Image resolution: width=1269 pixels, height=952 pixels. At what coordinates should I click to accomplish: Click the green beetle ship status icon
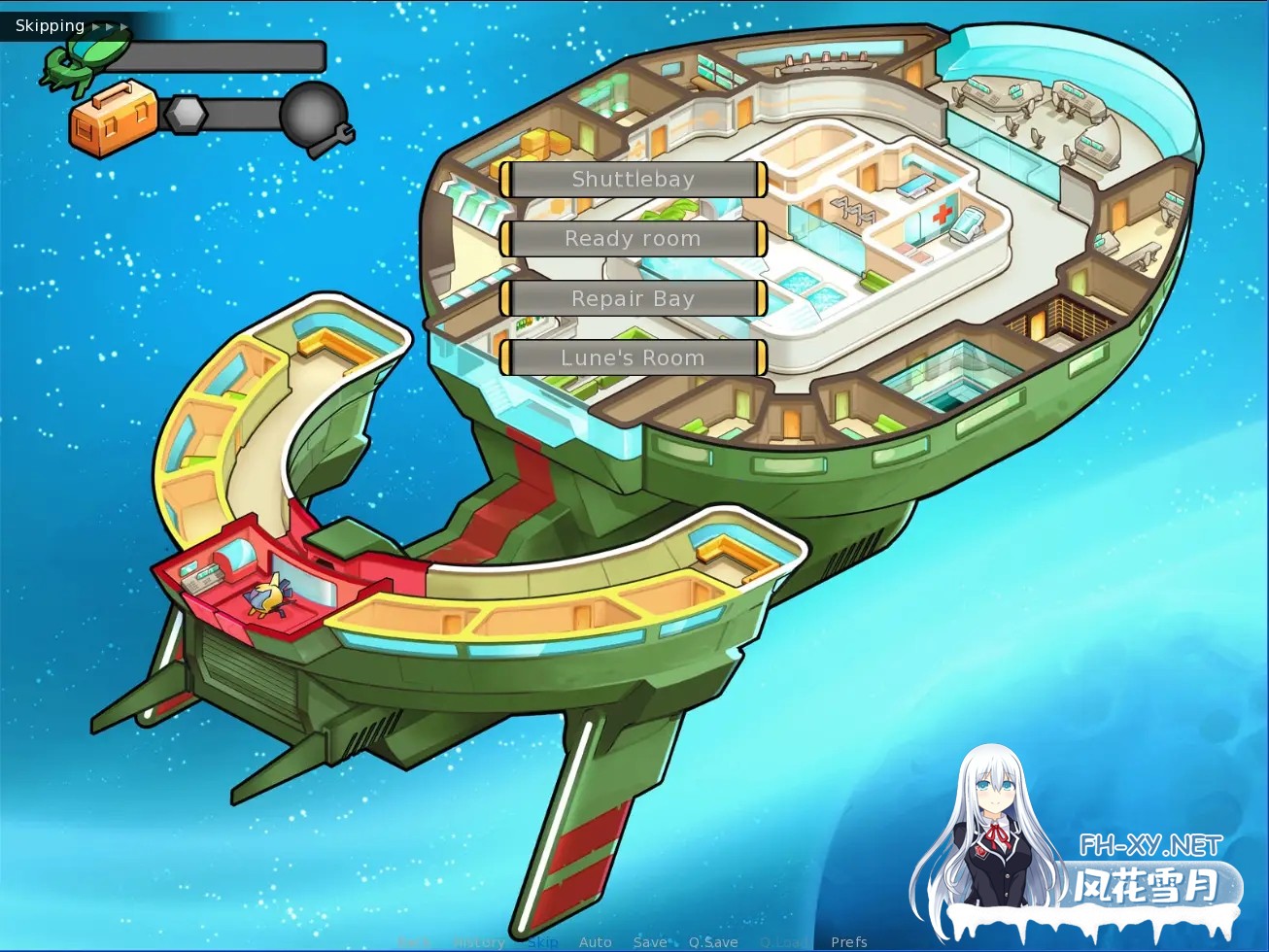(87, 58)
